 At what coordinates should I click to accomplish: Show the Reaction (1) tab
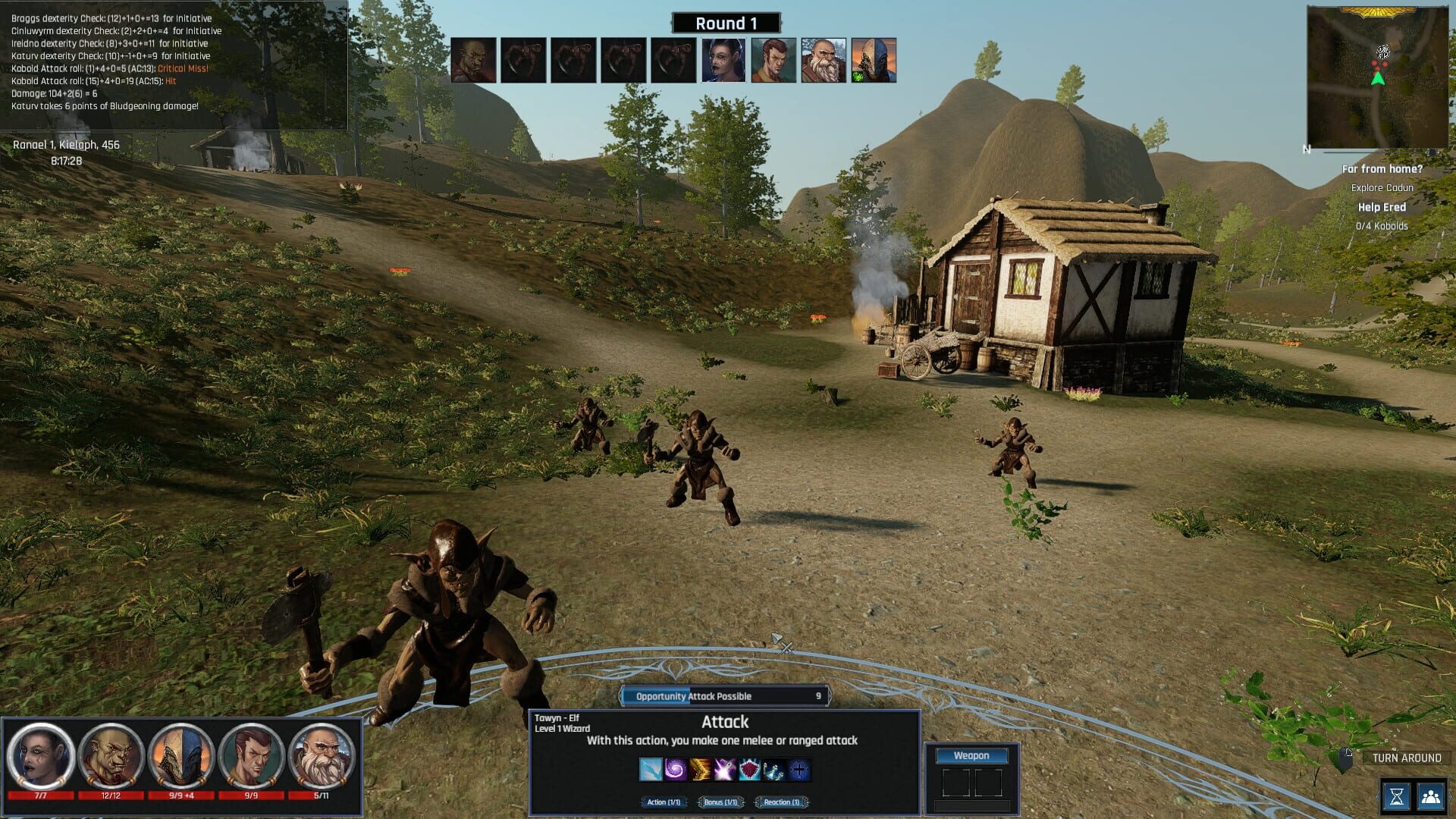781,802
